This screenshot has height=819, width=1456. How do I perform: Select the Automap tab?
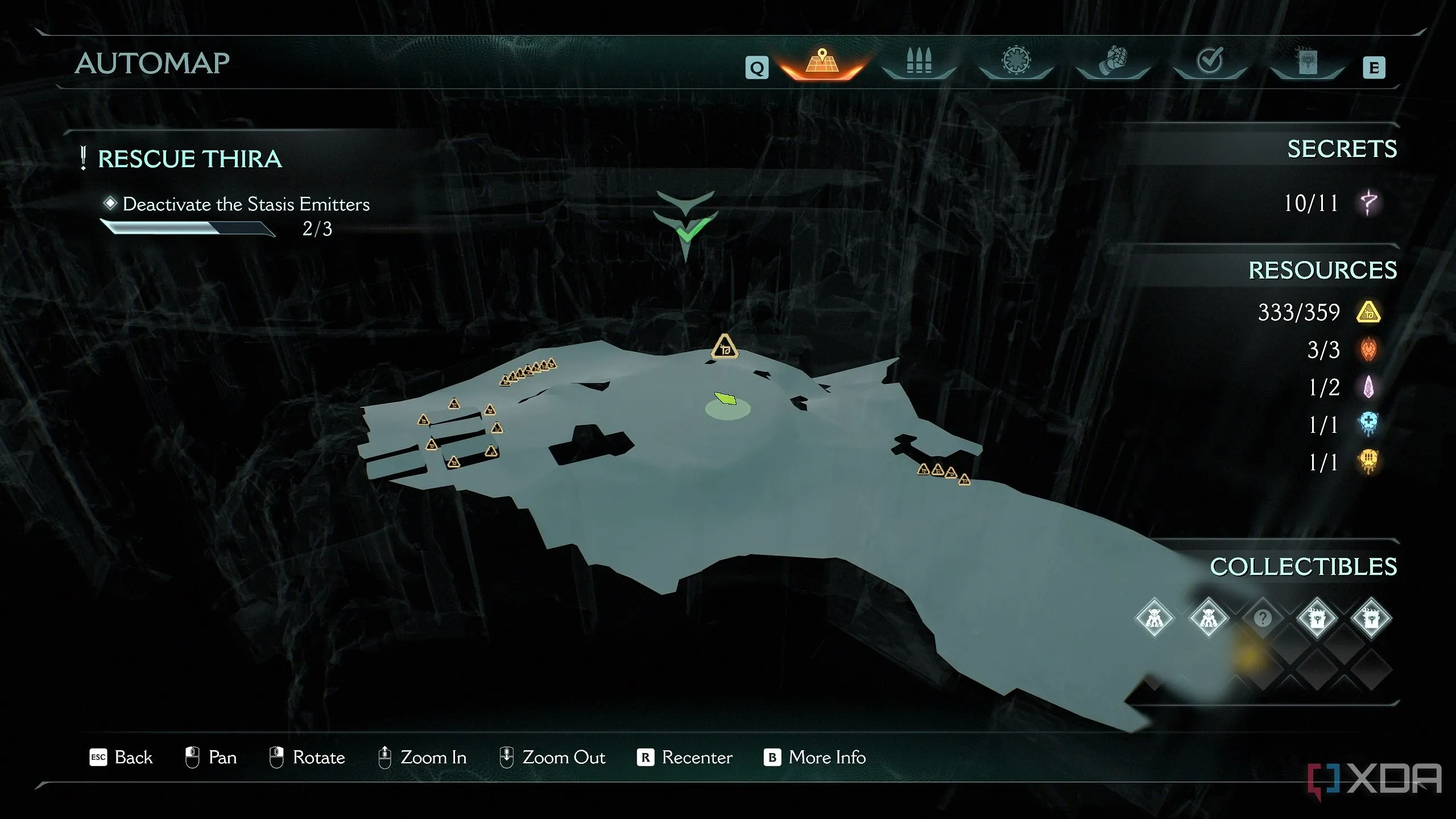click(822, 62)
